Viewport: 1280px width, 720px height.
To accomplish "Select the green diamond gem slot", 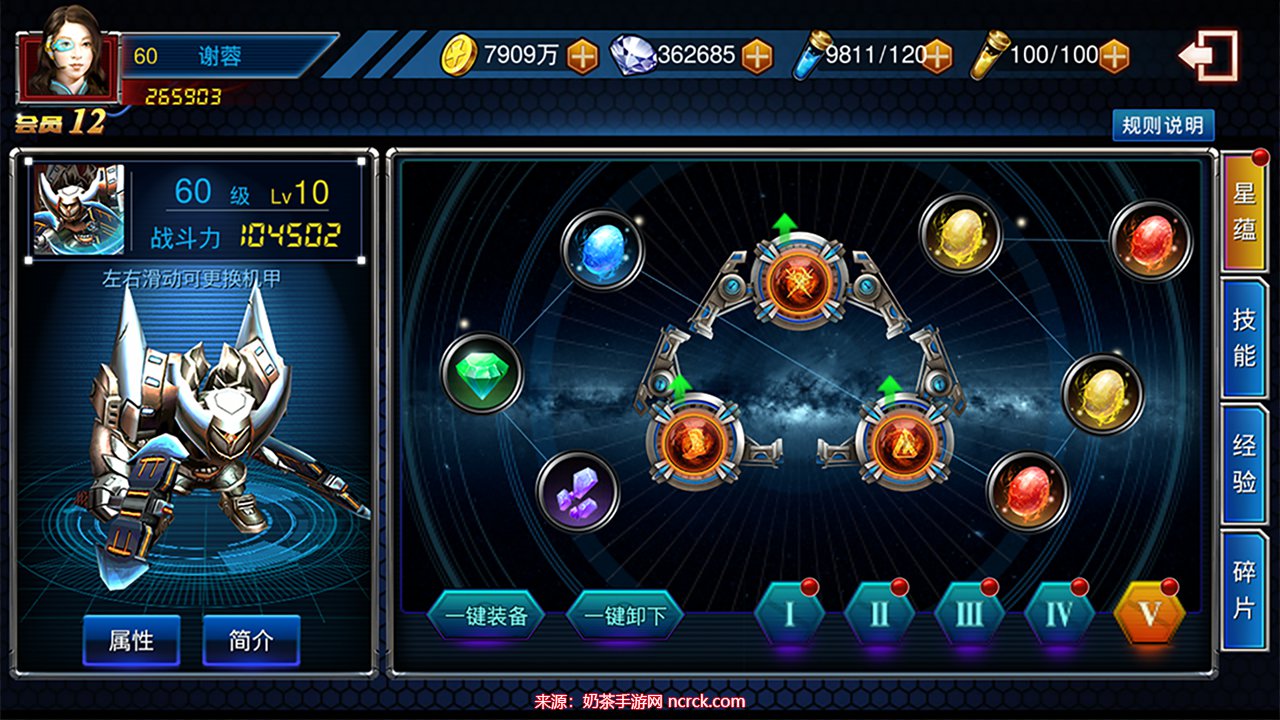I will point(482,373).
